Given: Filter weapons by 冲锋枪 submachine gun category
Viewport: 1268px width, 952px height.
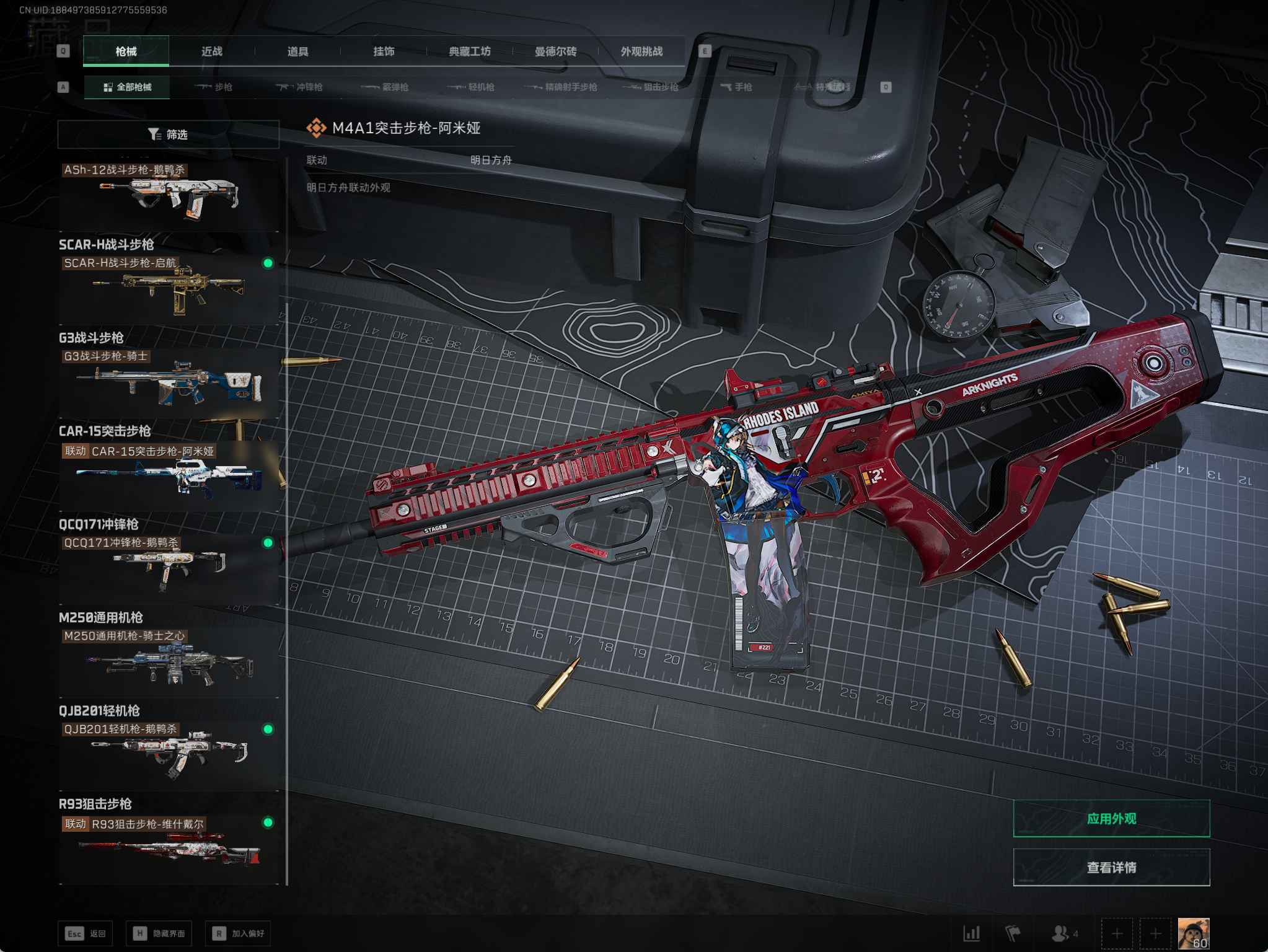Looking at the screenshot, I should [300, 87].
